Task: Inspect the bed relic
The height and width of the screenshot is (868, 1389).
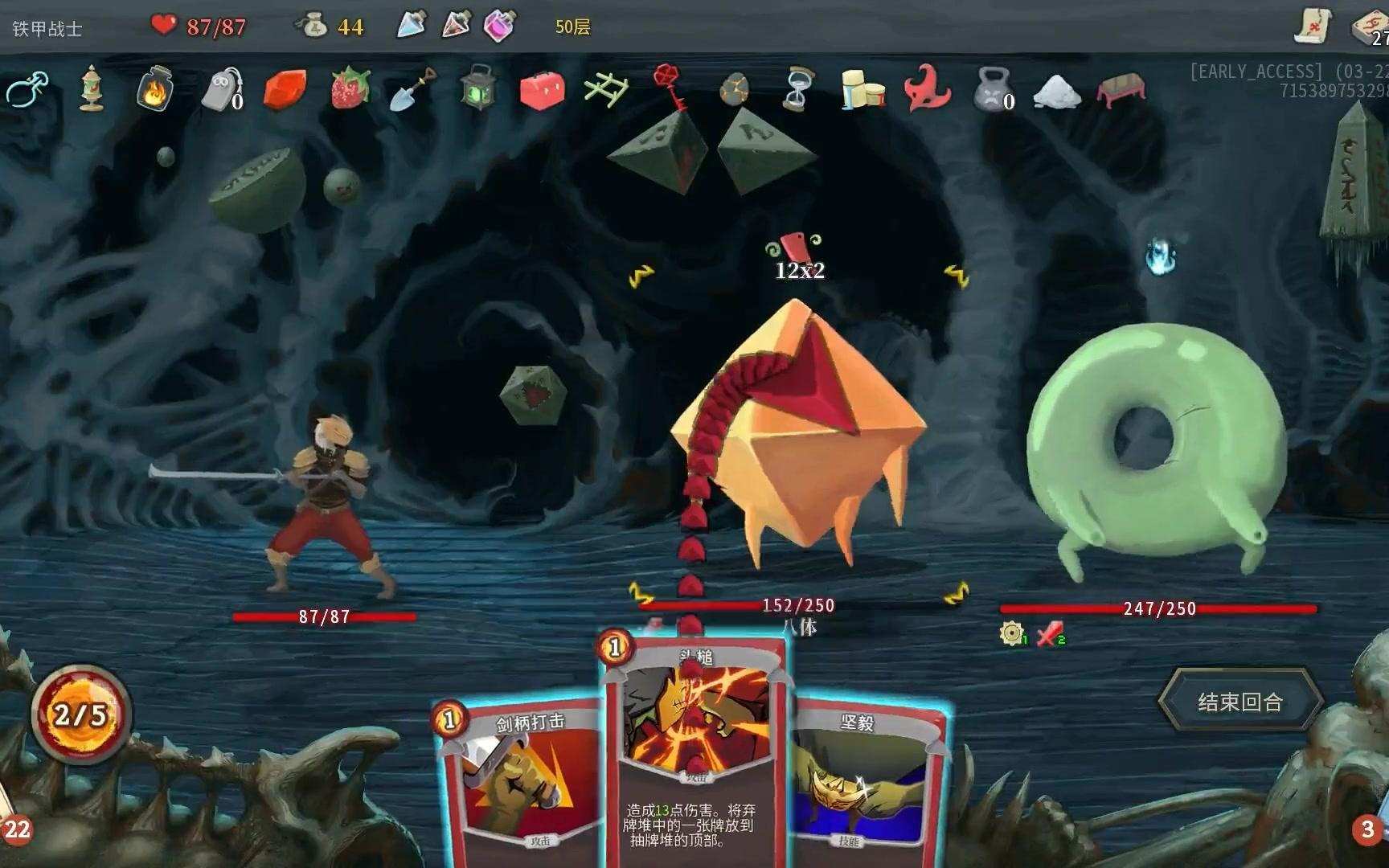Action: tap(1121, 90)
